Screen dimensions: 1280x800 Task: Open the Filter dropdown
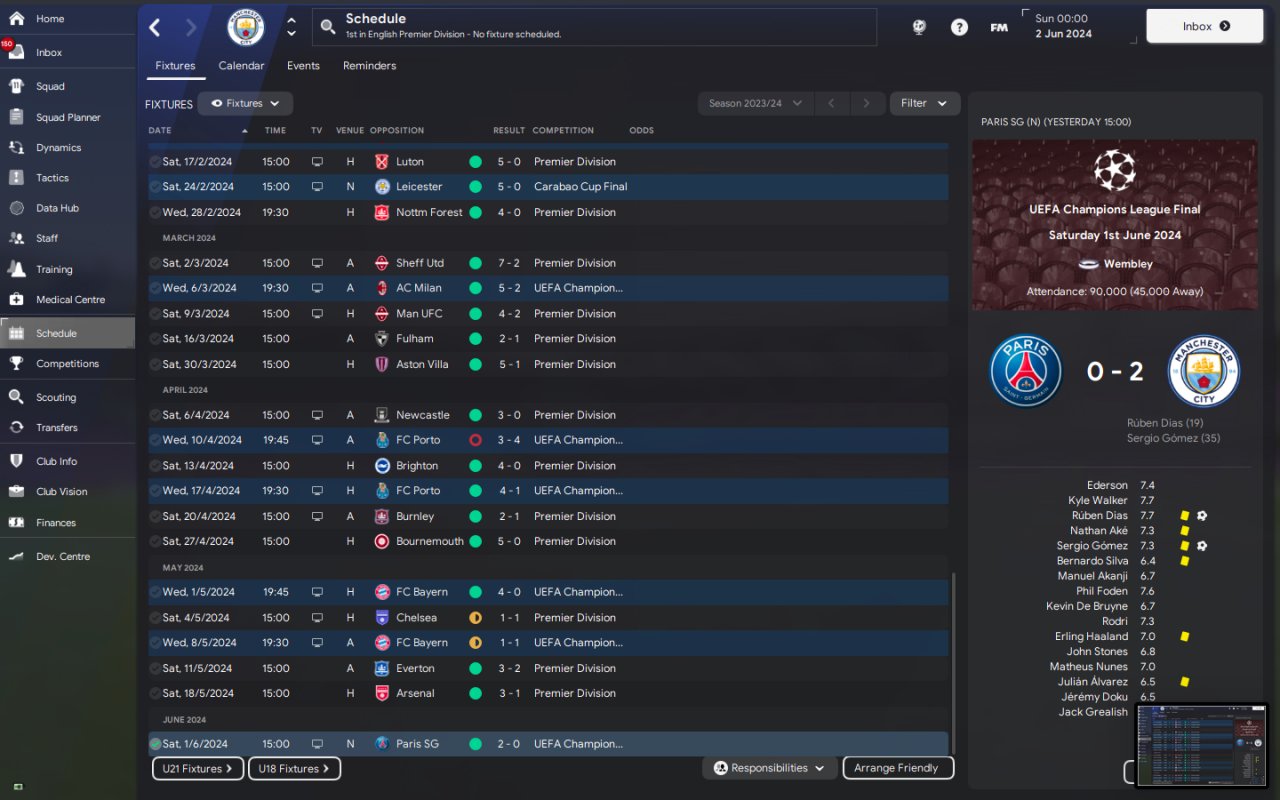click(923, 103)
